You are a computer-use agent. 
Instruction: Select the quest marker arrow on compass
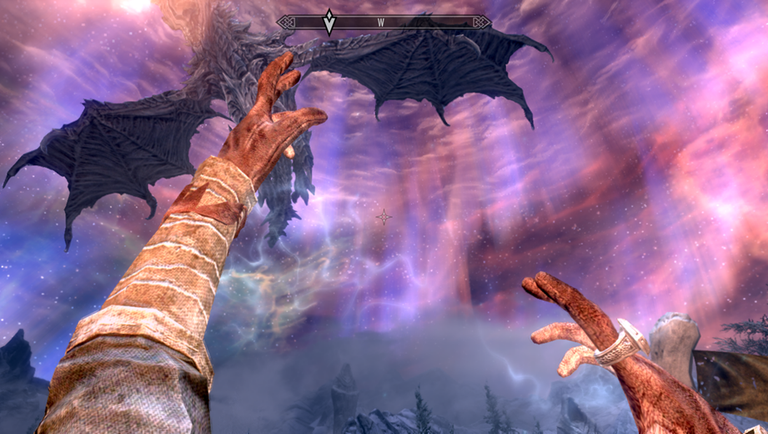pos(329,21)
